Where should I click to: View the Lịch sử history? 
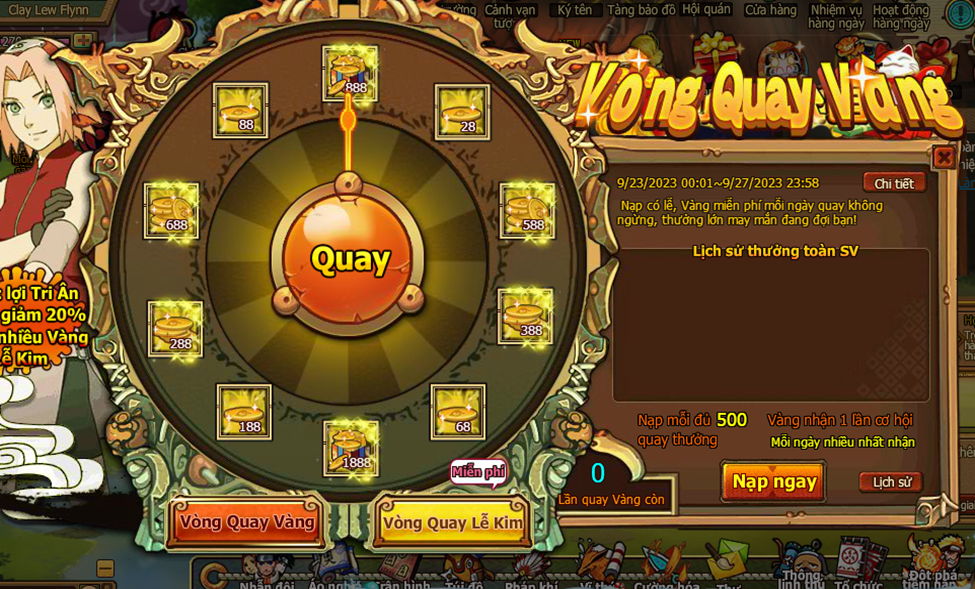[x=891, y=482]
